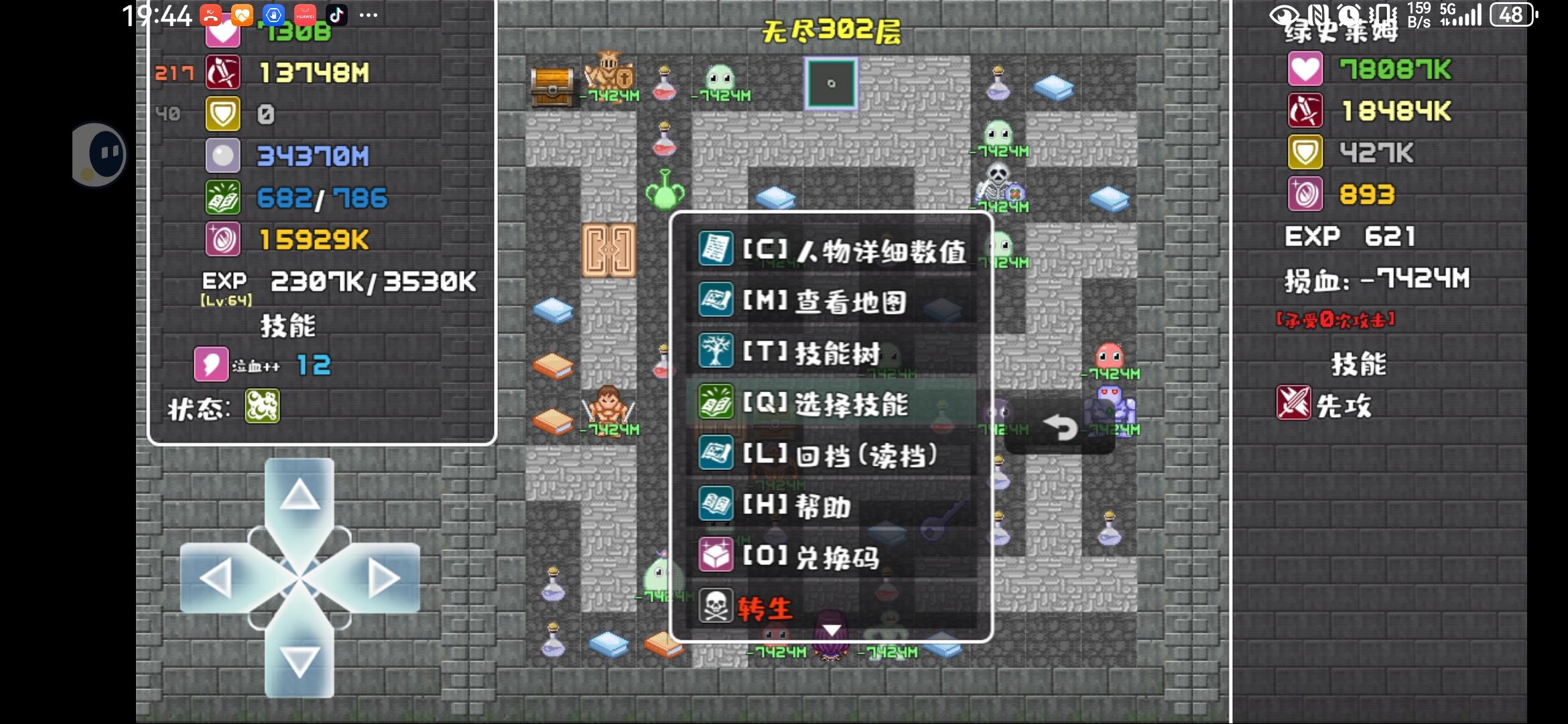Click the sword attack icon showing 13748M
This screenshot has height=724, width=1568.
(x=224, y=70)
